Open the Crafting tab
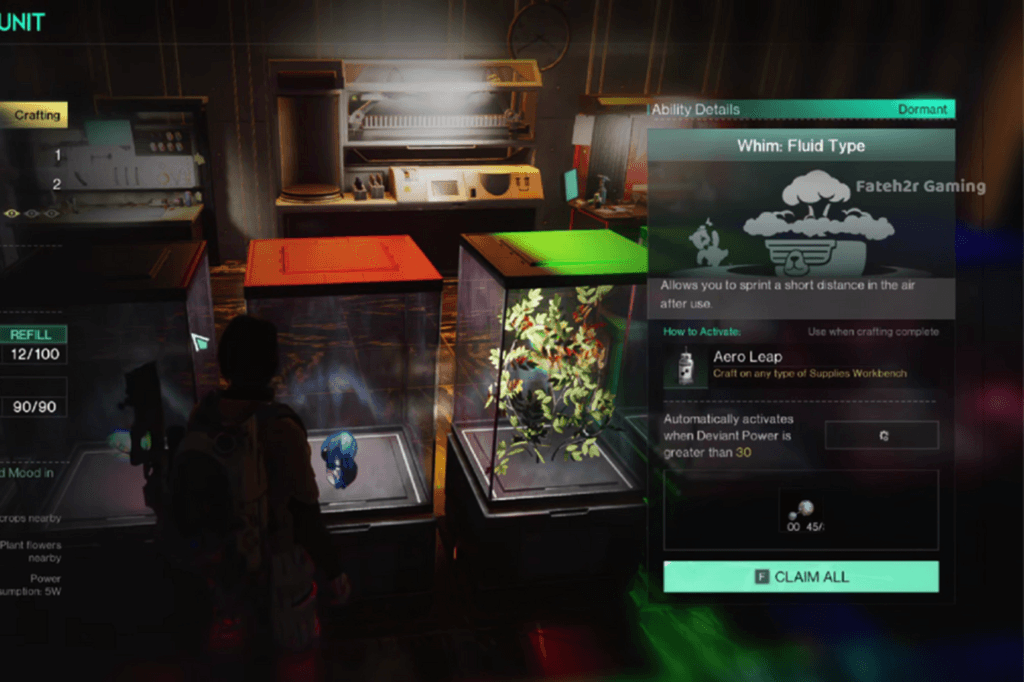This screenshot has width=1024, height=682. tap(35, 115)
